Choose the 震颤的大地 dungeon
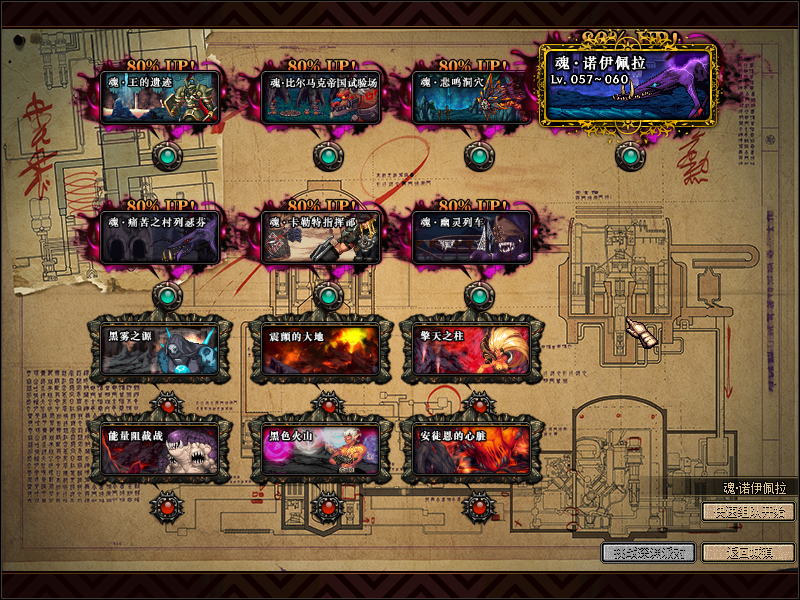 point(319,348)
